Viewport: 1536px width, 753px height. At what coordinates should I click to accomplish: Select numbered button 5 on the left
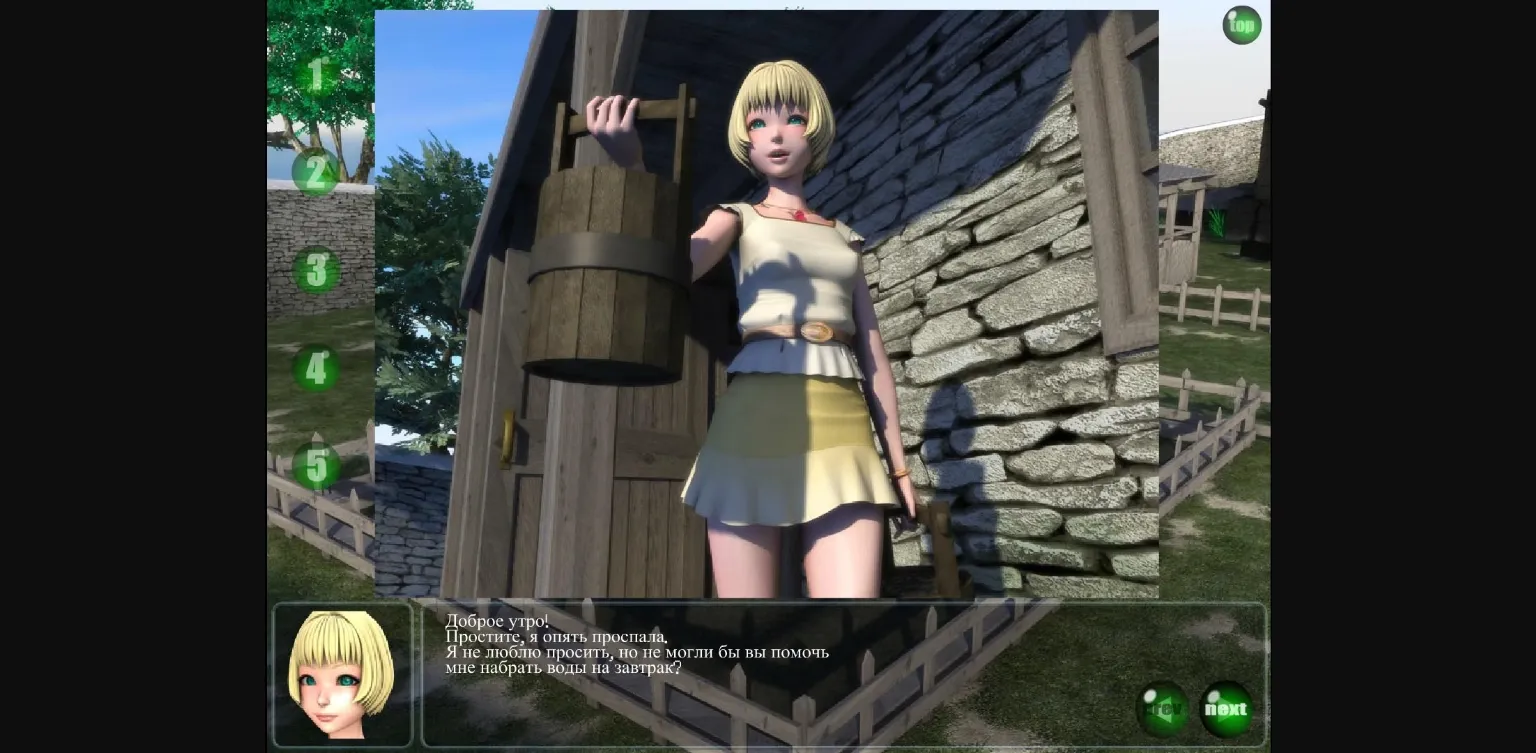click(x=316, y=466)
